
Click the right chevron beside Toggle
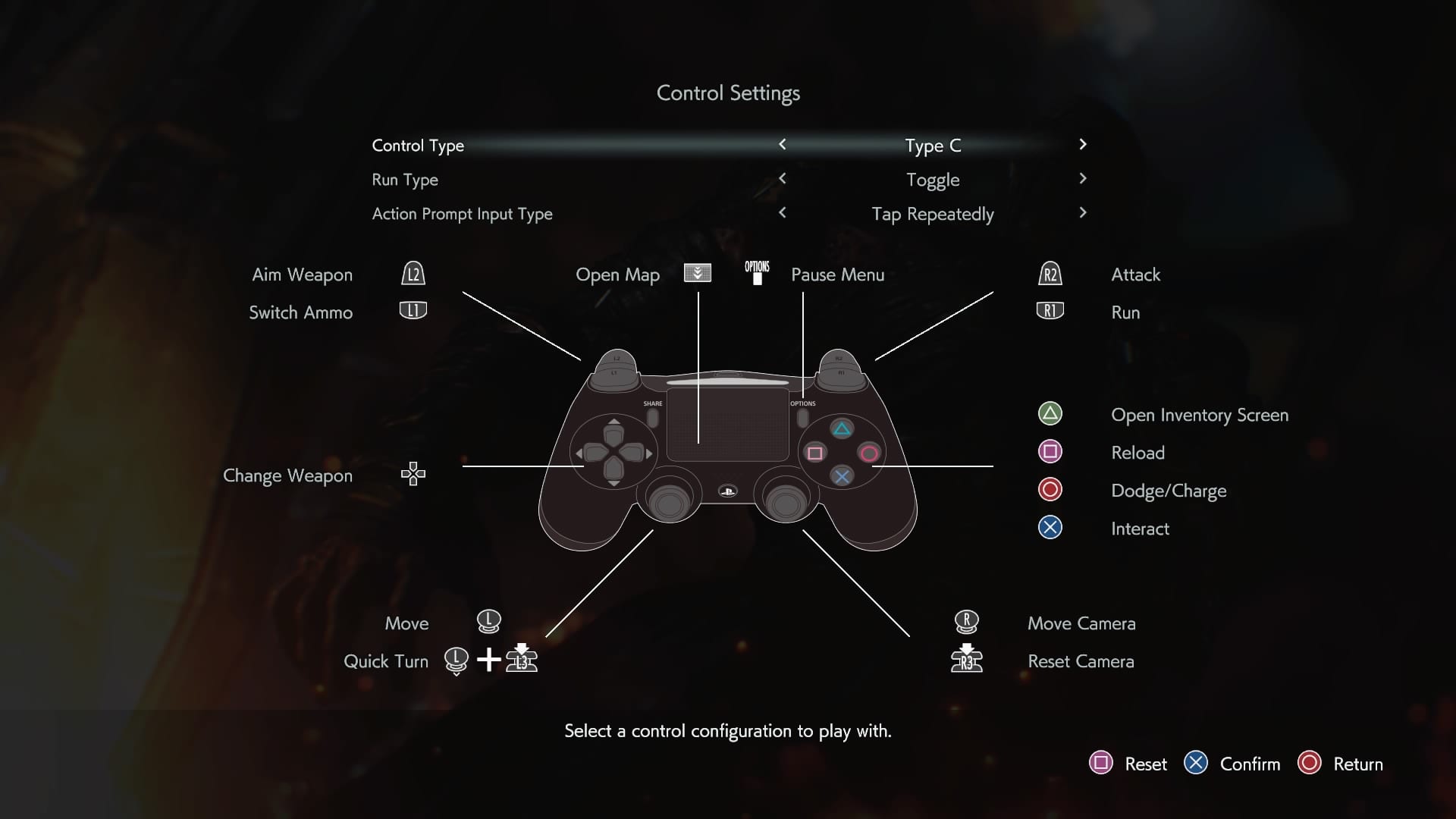pos(1084,179)
